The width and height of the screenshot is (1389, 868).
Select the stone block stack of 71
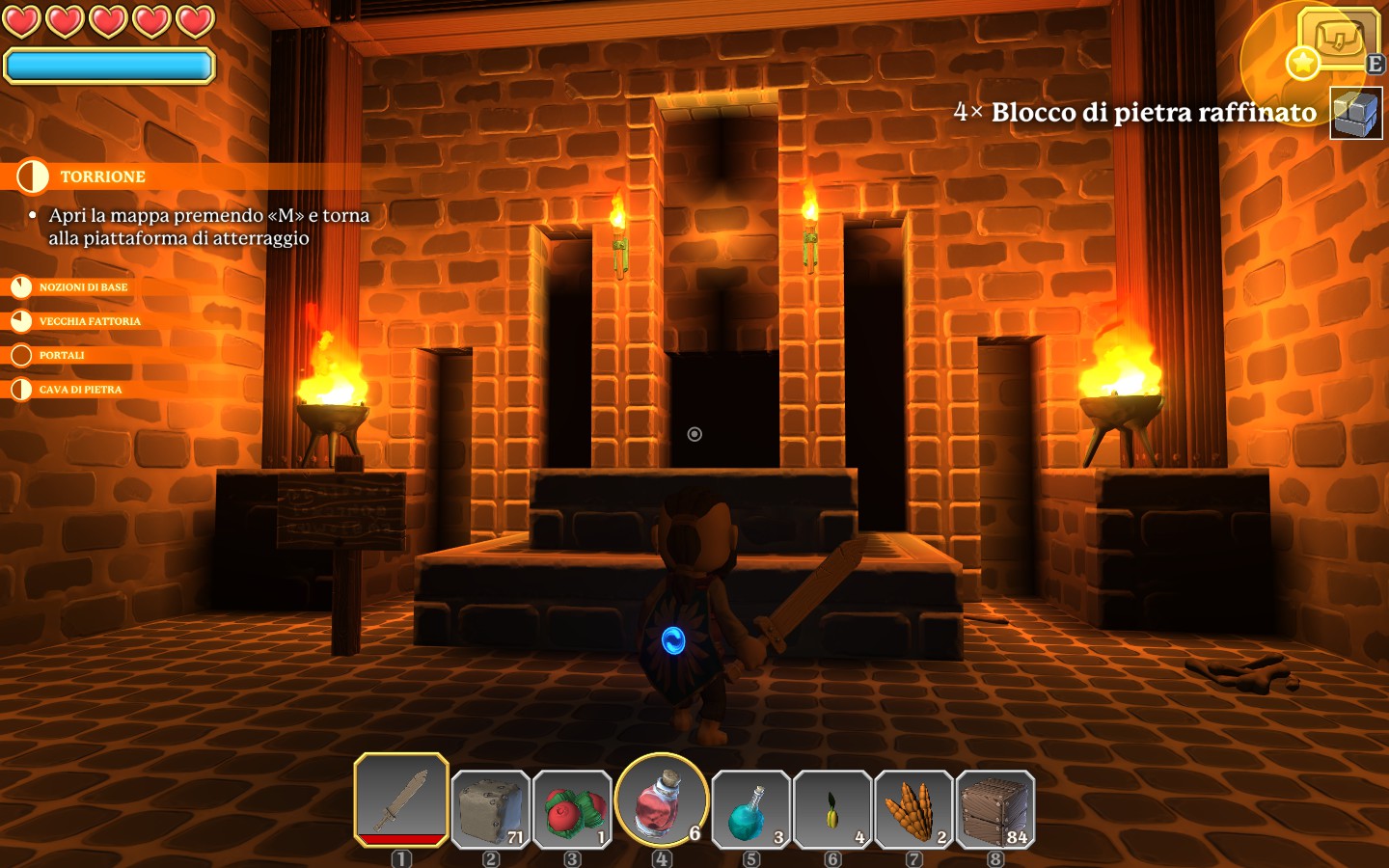[x=491, y=809]
